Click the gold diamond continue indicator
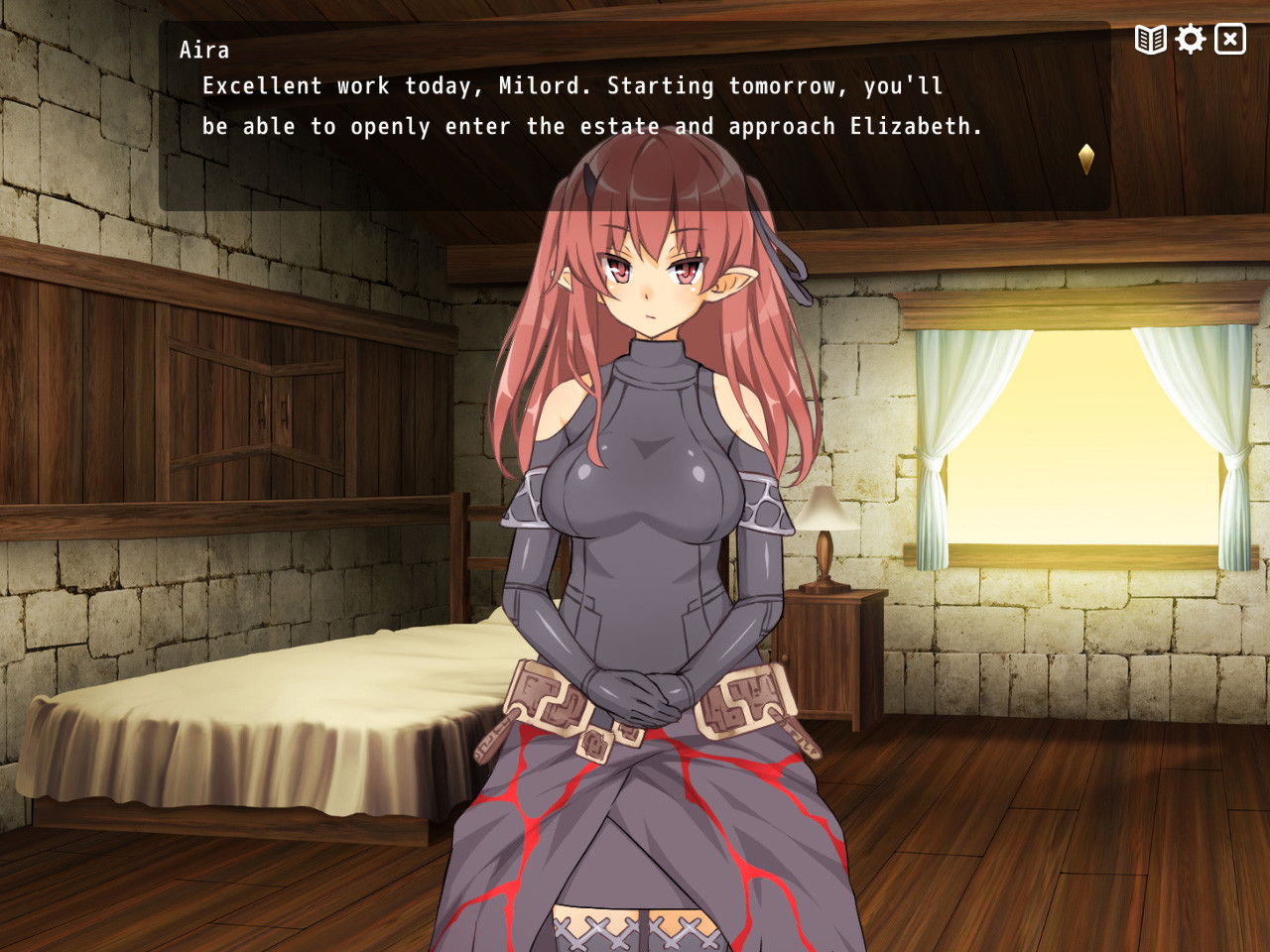This screenshot has width=1270, height=952. click(1086, 157)
